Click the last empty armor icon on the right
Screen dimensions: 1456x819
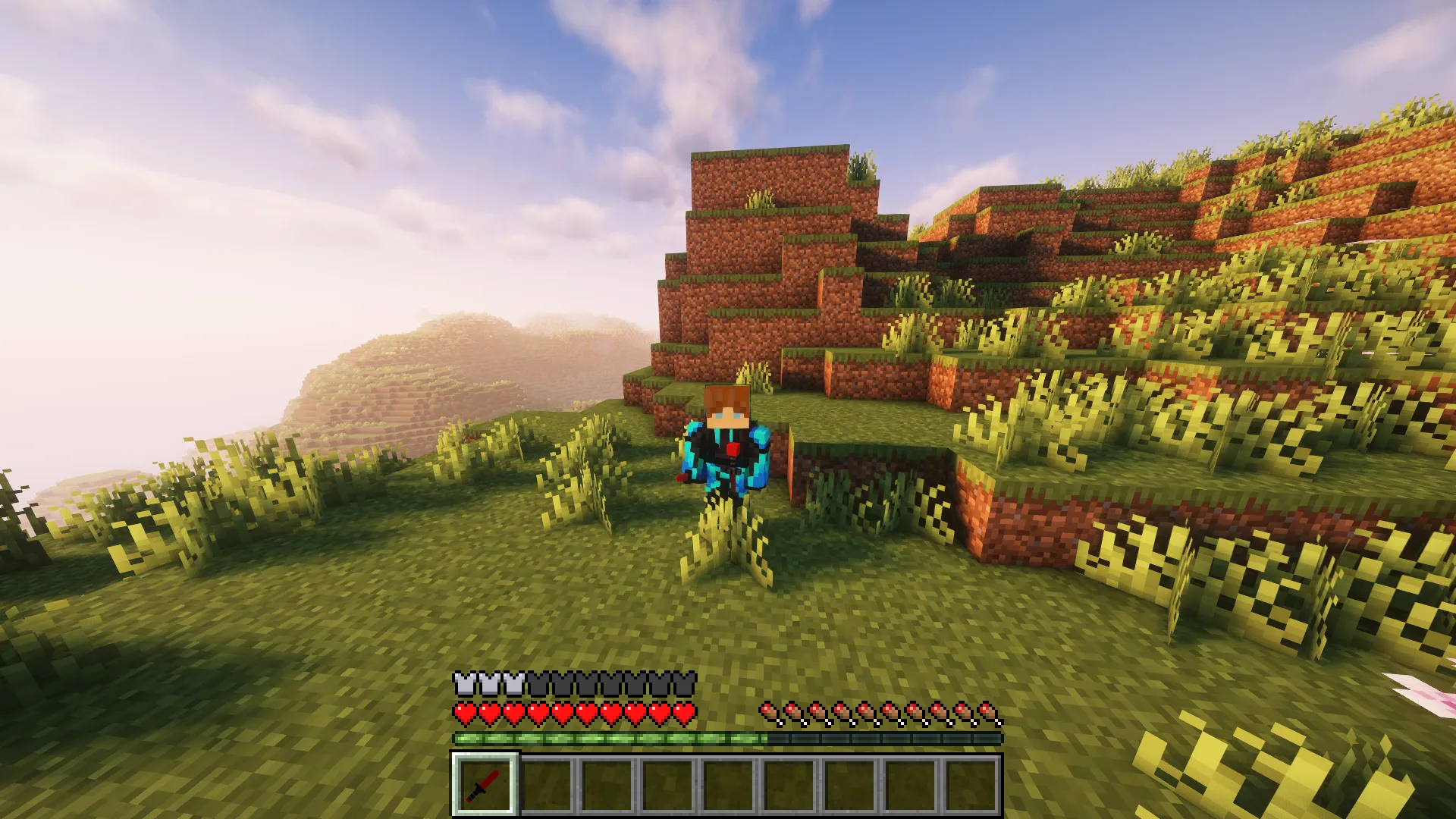684,682
